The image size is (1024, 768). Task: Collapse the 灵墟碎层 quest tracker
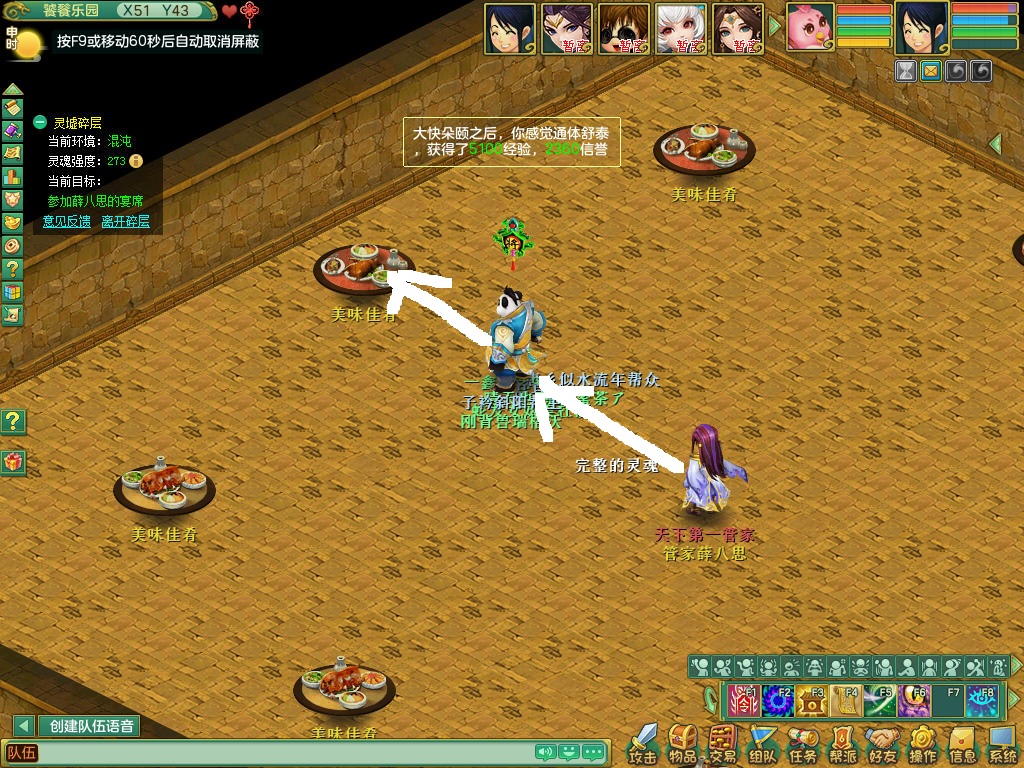click(x=40, y=122)
